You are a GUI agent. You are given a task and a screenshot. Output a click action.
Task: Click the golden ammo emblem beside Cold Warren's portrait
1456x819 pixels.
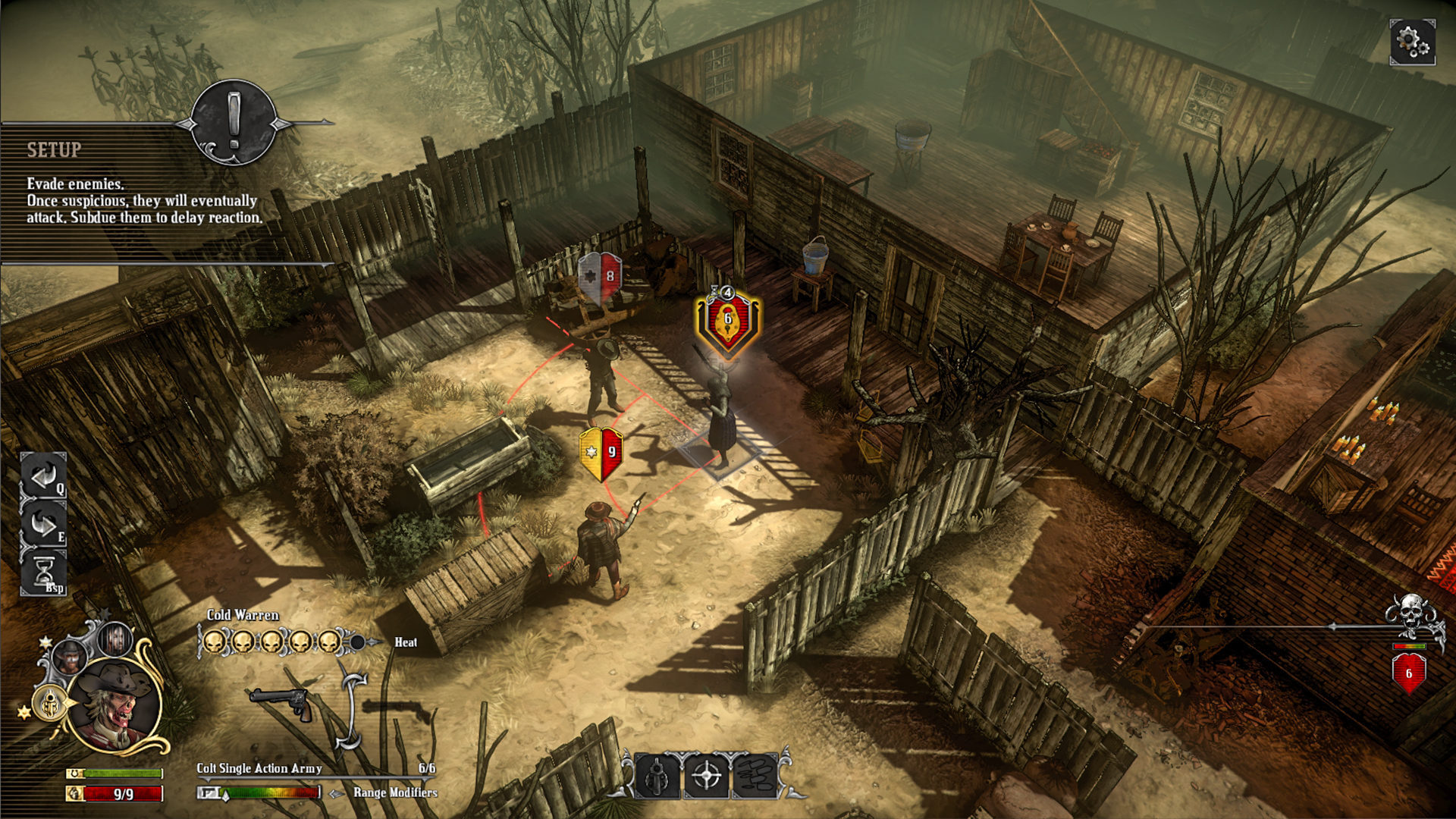point(49,703)
